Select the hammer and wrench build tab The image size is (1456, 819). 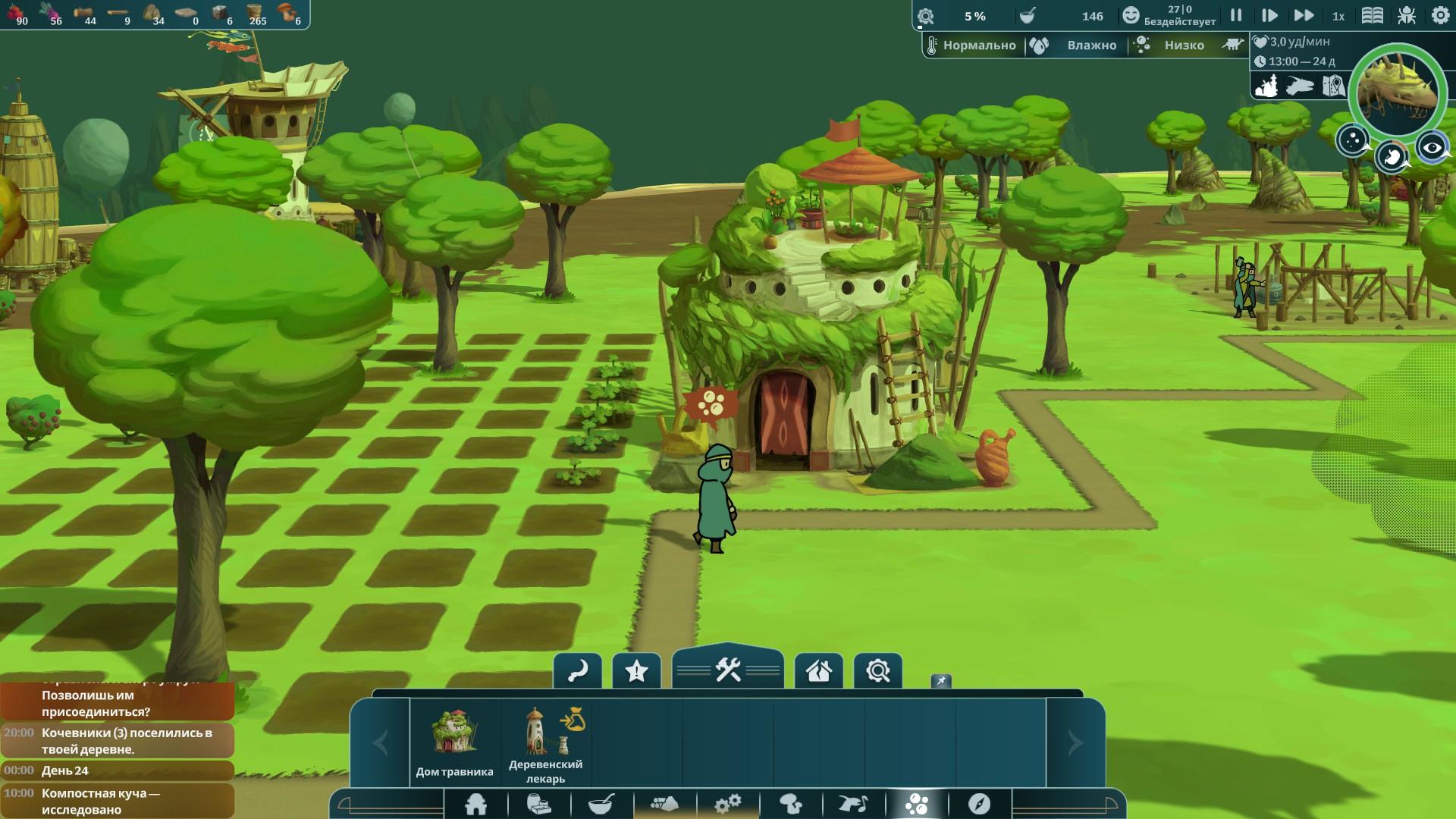pos(728,670)
